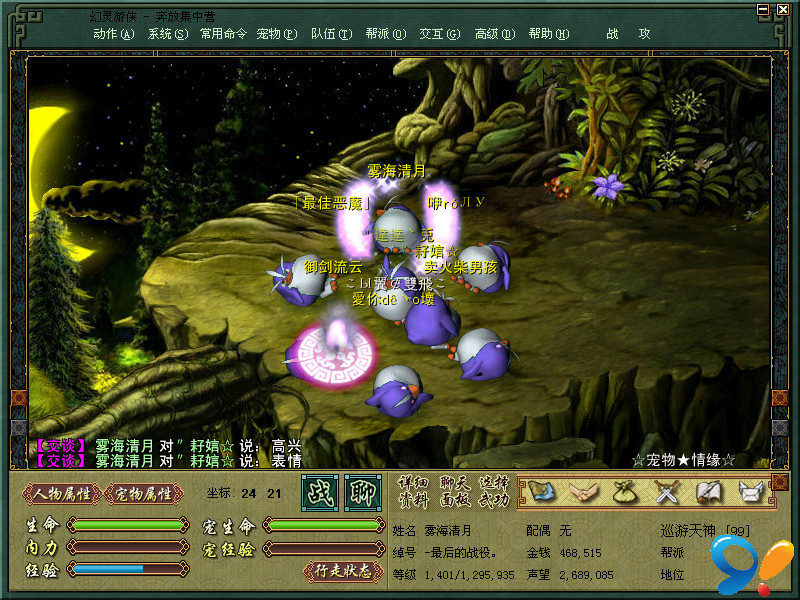Open the green money bag icon
The height and width of the screenshot is (600, 800).
[624, 491]
